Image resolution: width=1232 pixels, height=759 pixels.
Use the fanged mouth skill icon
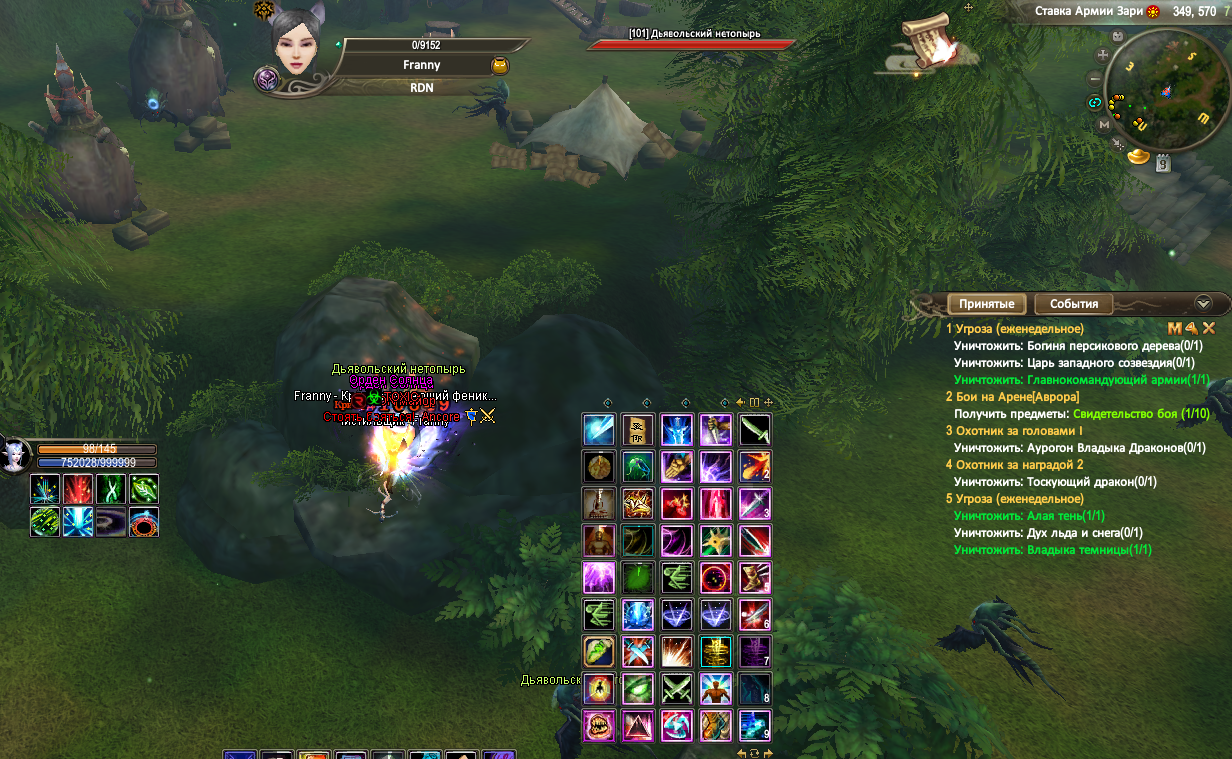point(598,725)
